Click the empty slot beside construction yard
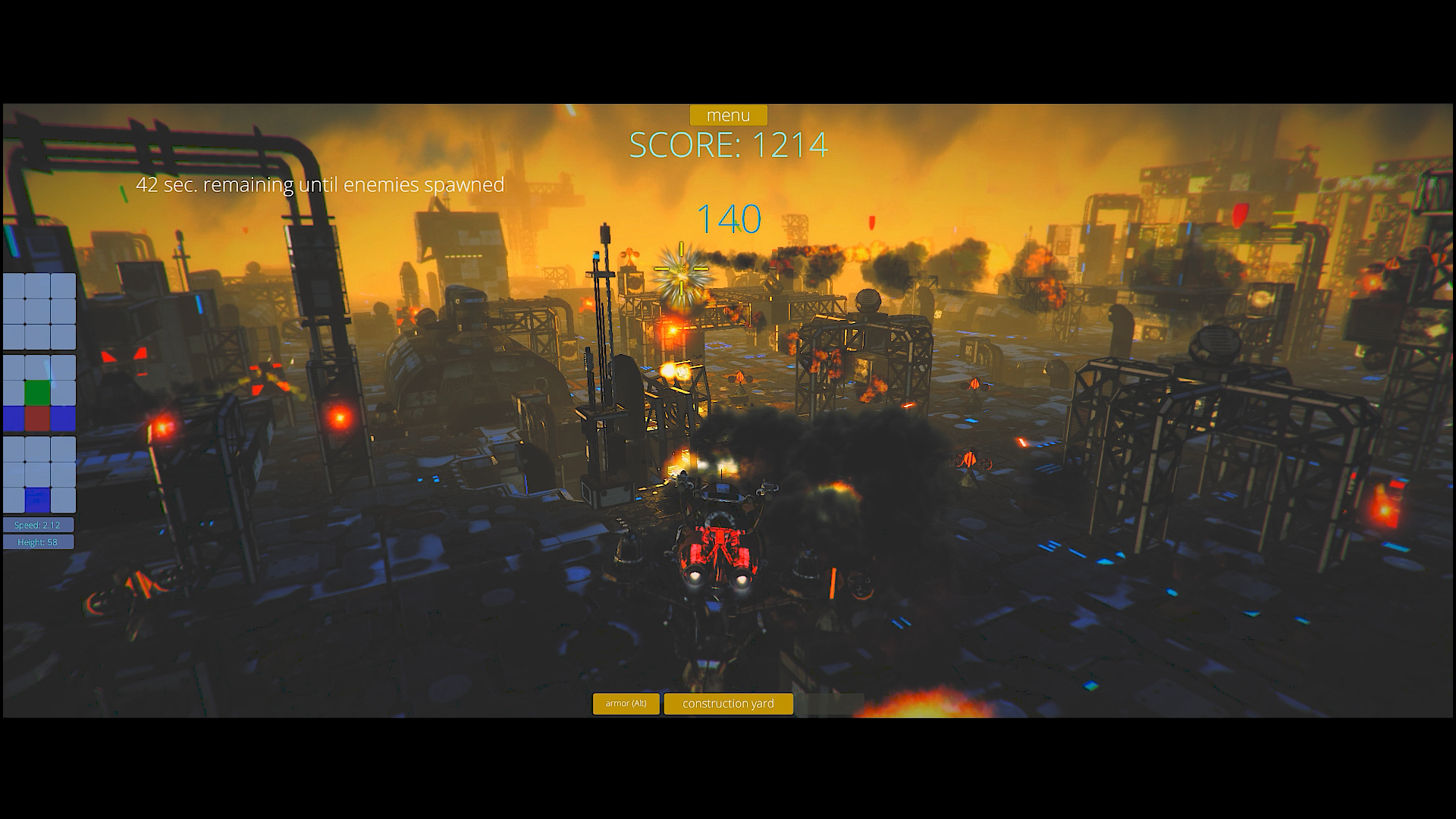Screen dimensions: 1456x819 coord(834,704)
